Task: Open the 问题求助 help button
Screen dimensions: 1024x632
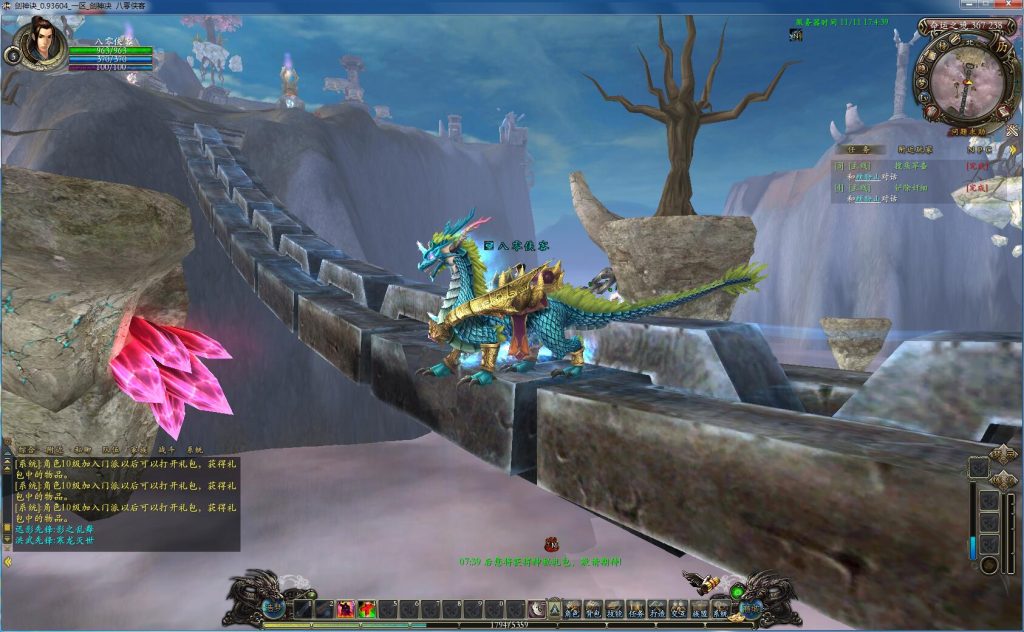Action: coord(967,131)
